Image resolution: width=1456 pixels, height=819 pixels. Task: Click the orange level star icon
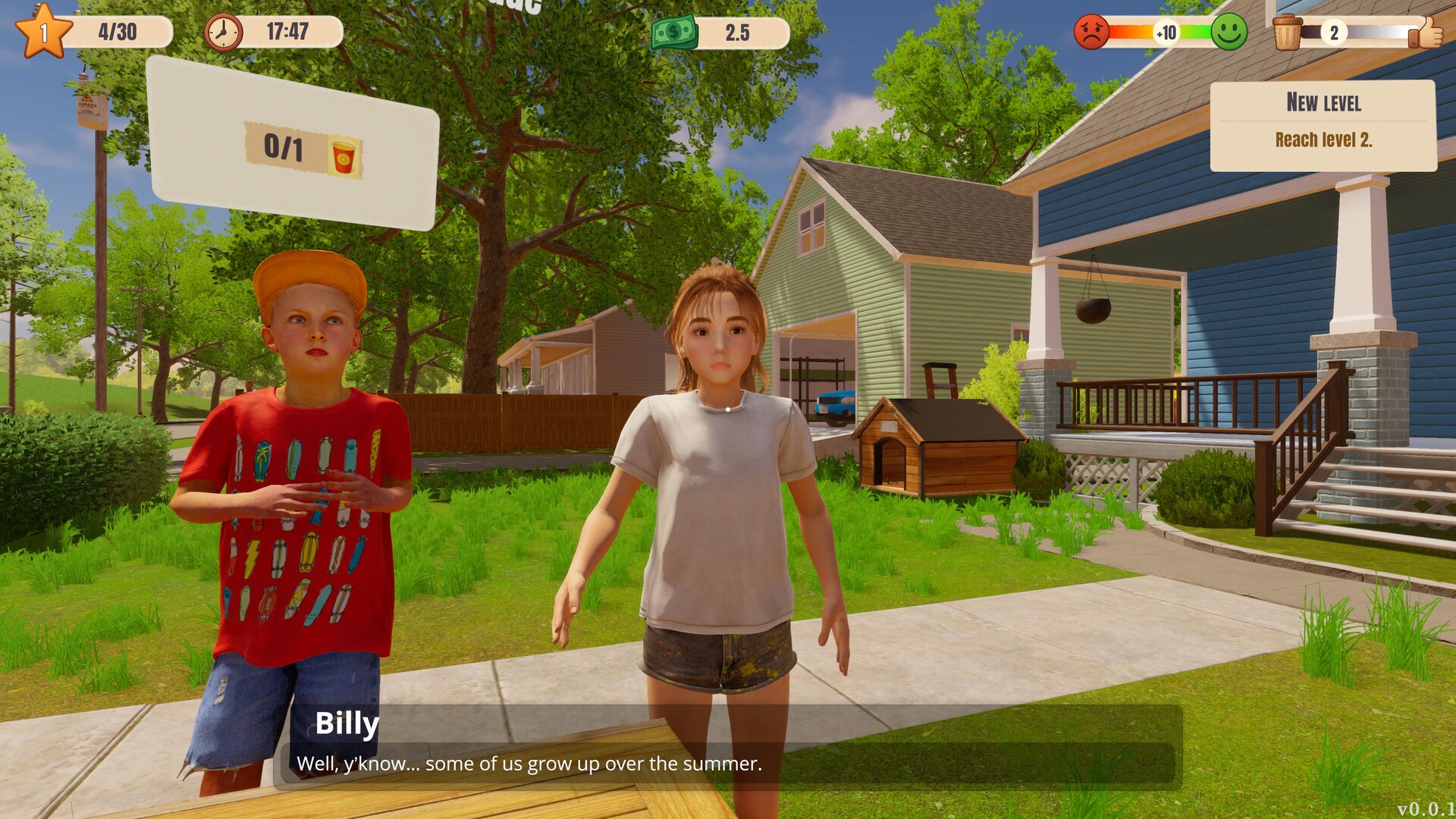click(x=43, y=32)
